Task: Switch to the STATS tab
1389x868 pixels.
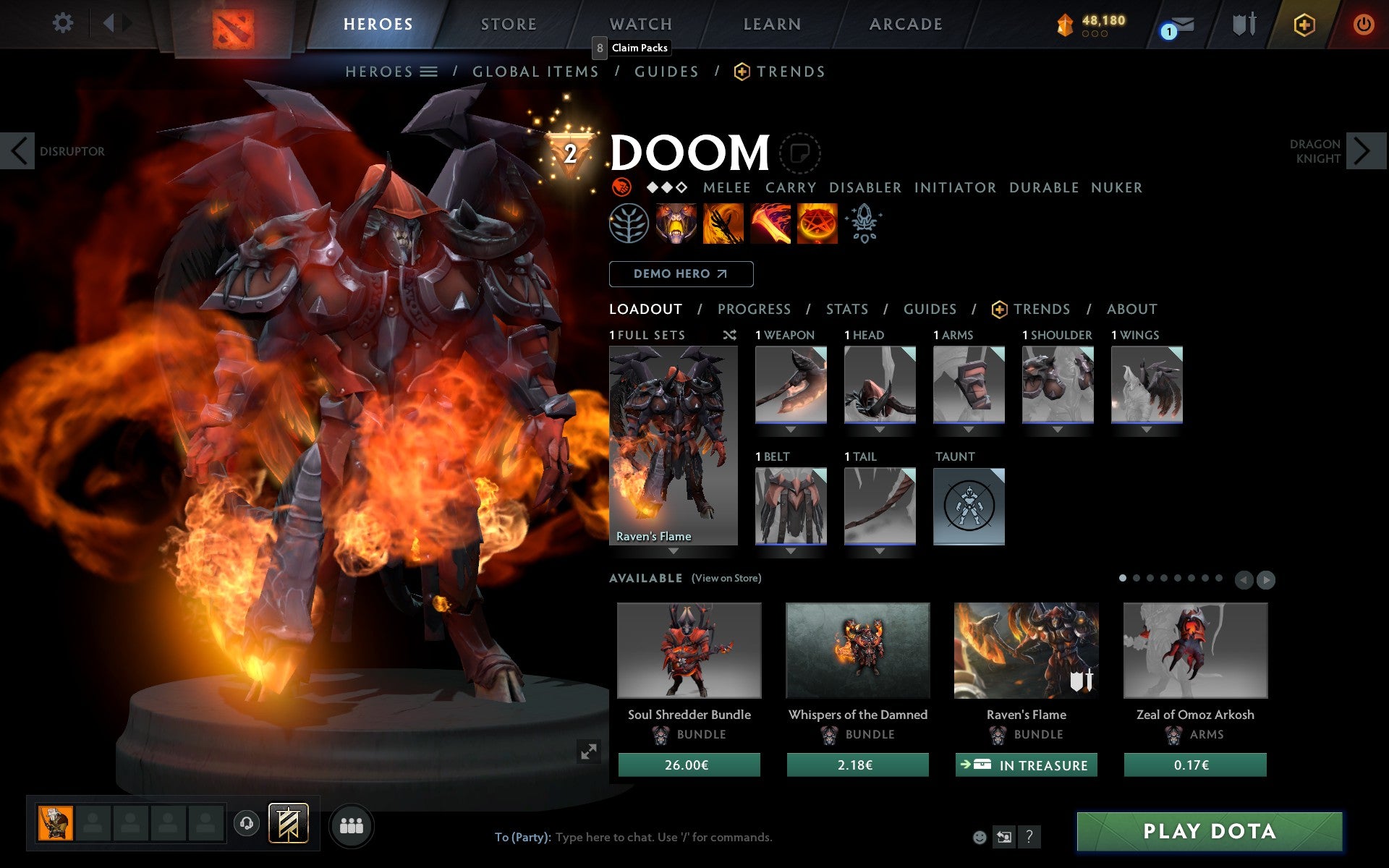Action: [846, 309]
